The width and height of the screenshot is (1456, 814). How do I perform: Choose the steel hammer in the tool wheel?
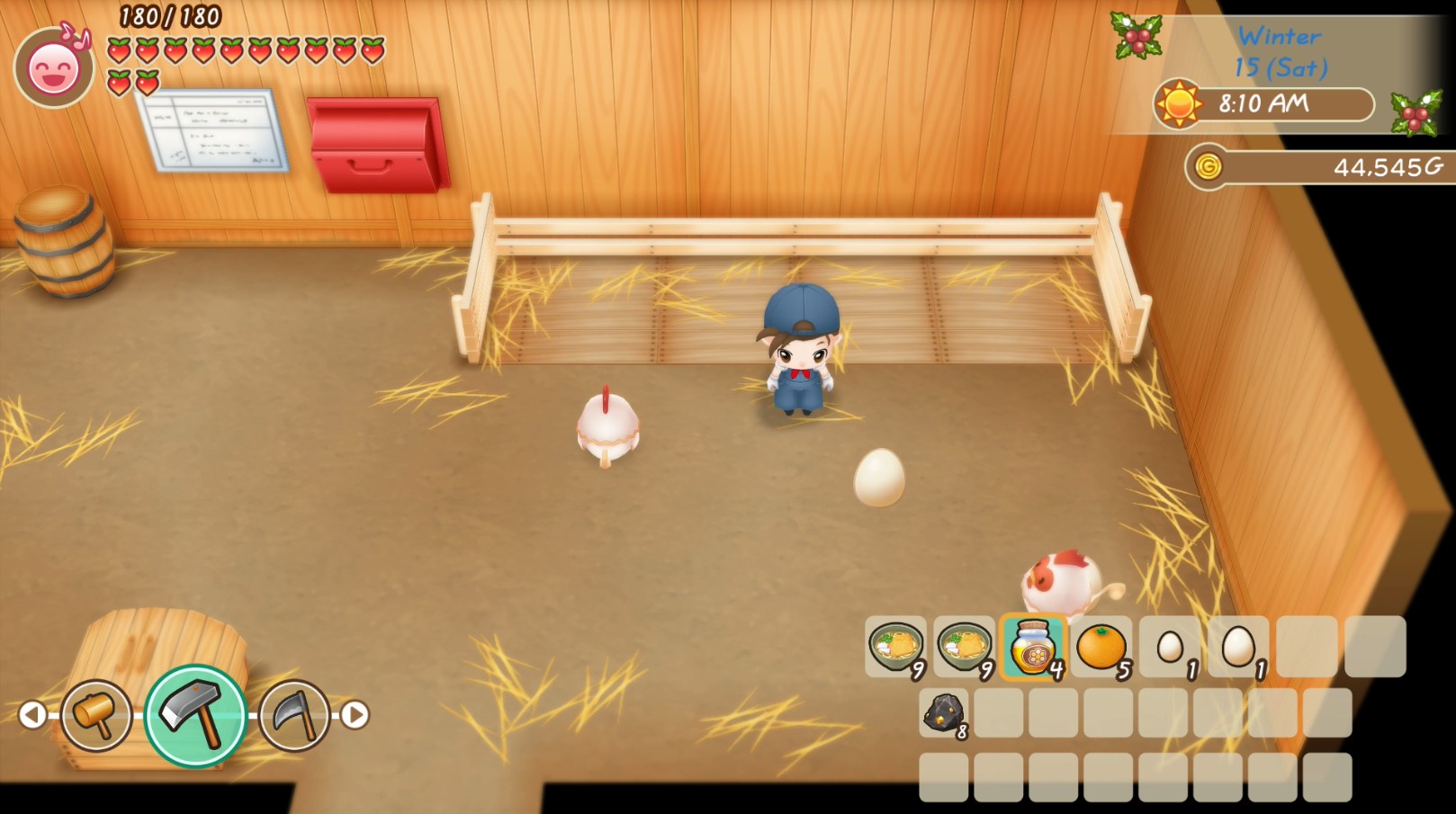point(194,715)
